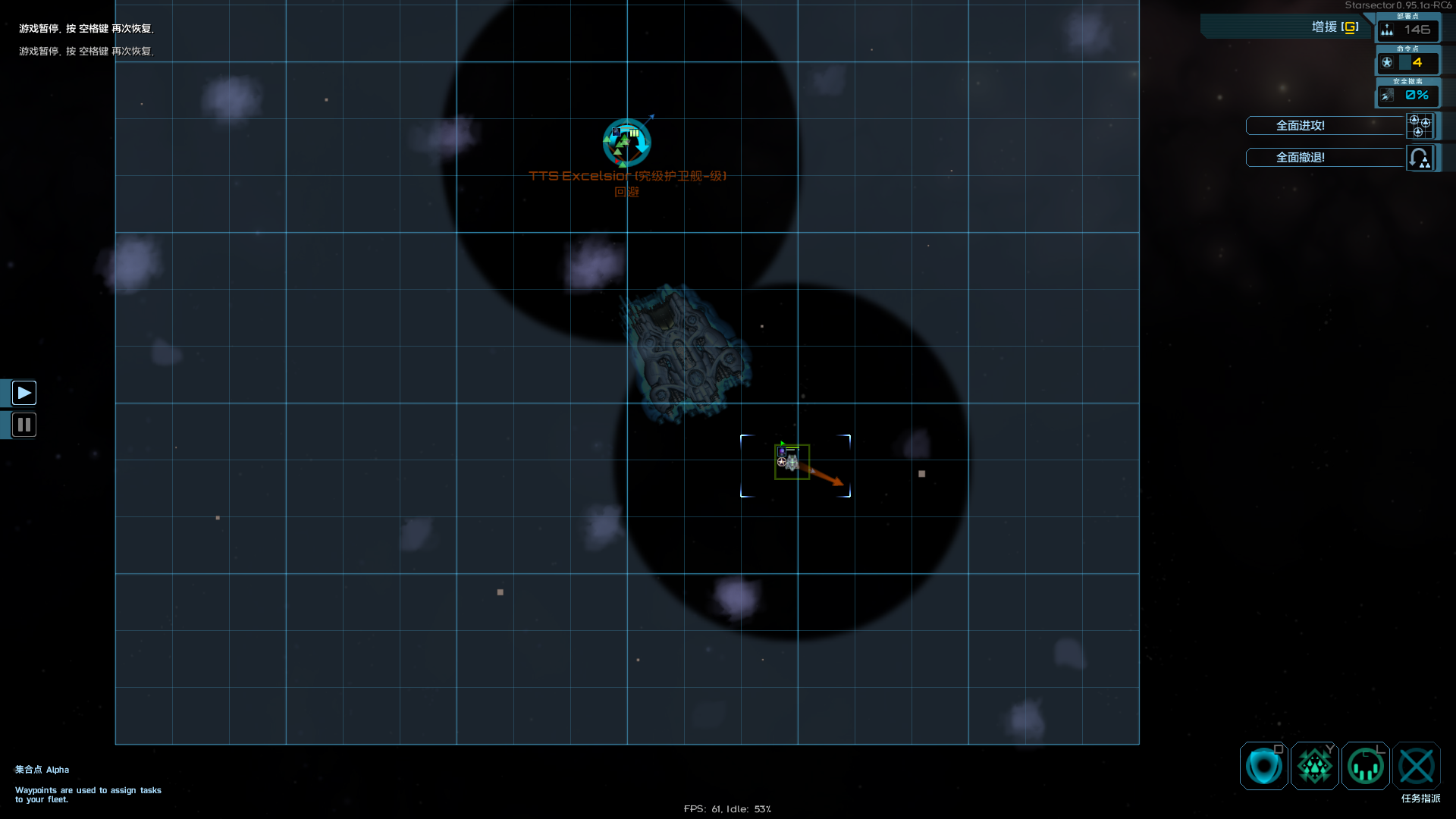Select the green Capture circle command icon
The width and height of the screenshot is (1456, 819).
(x=1366, y=766)
